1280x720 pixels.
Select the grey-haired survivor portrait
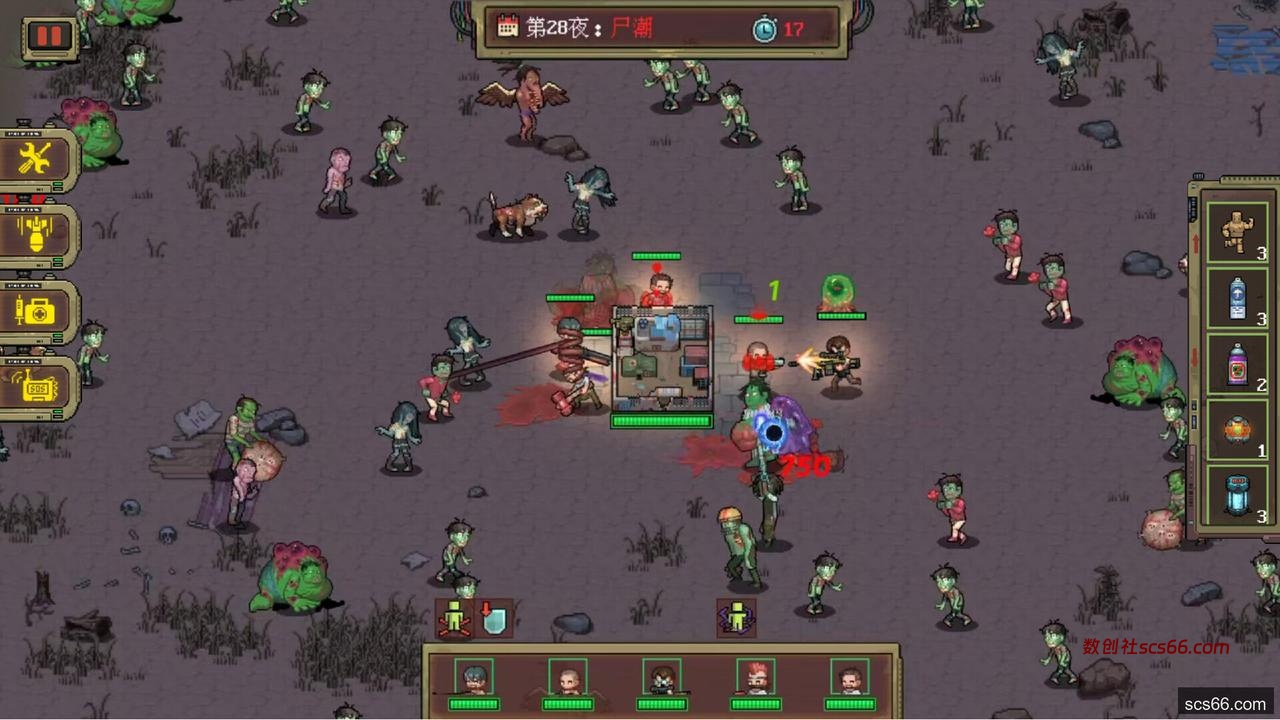[474, 679]
